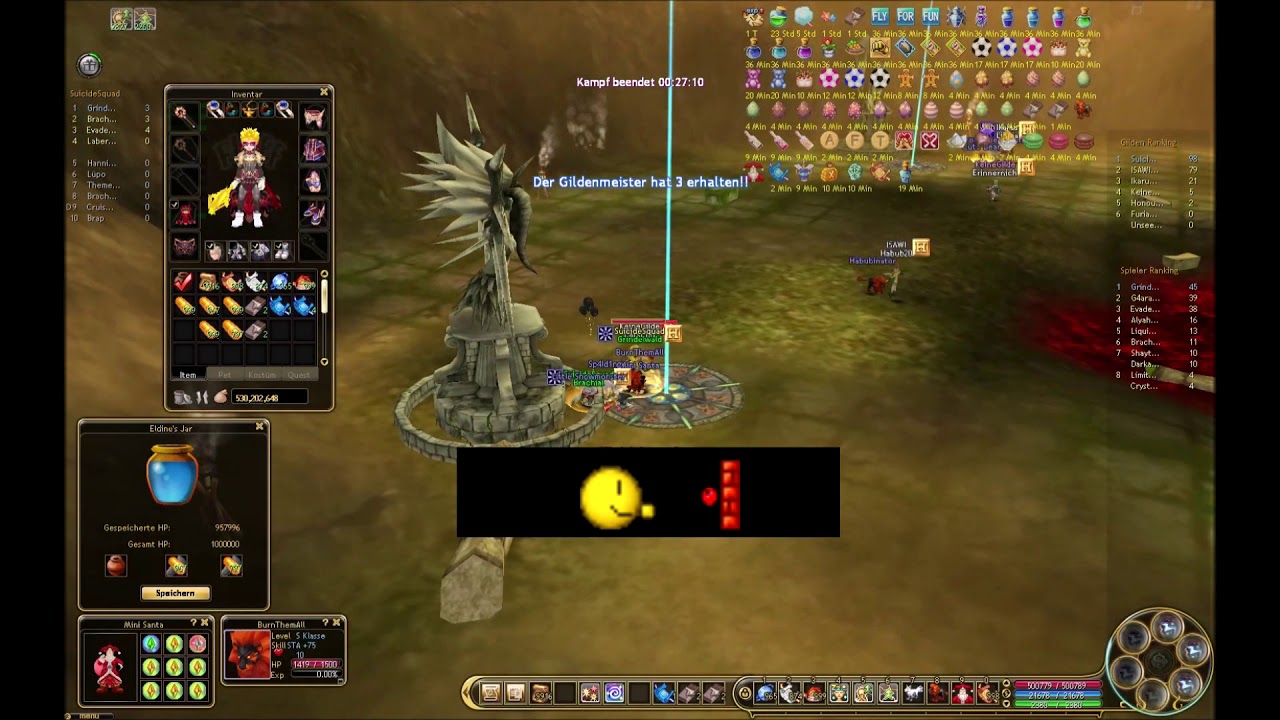This screenshot has height=720, width=1280.
Task: Click the Speichern button
Action: [175, 593]
